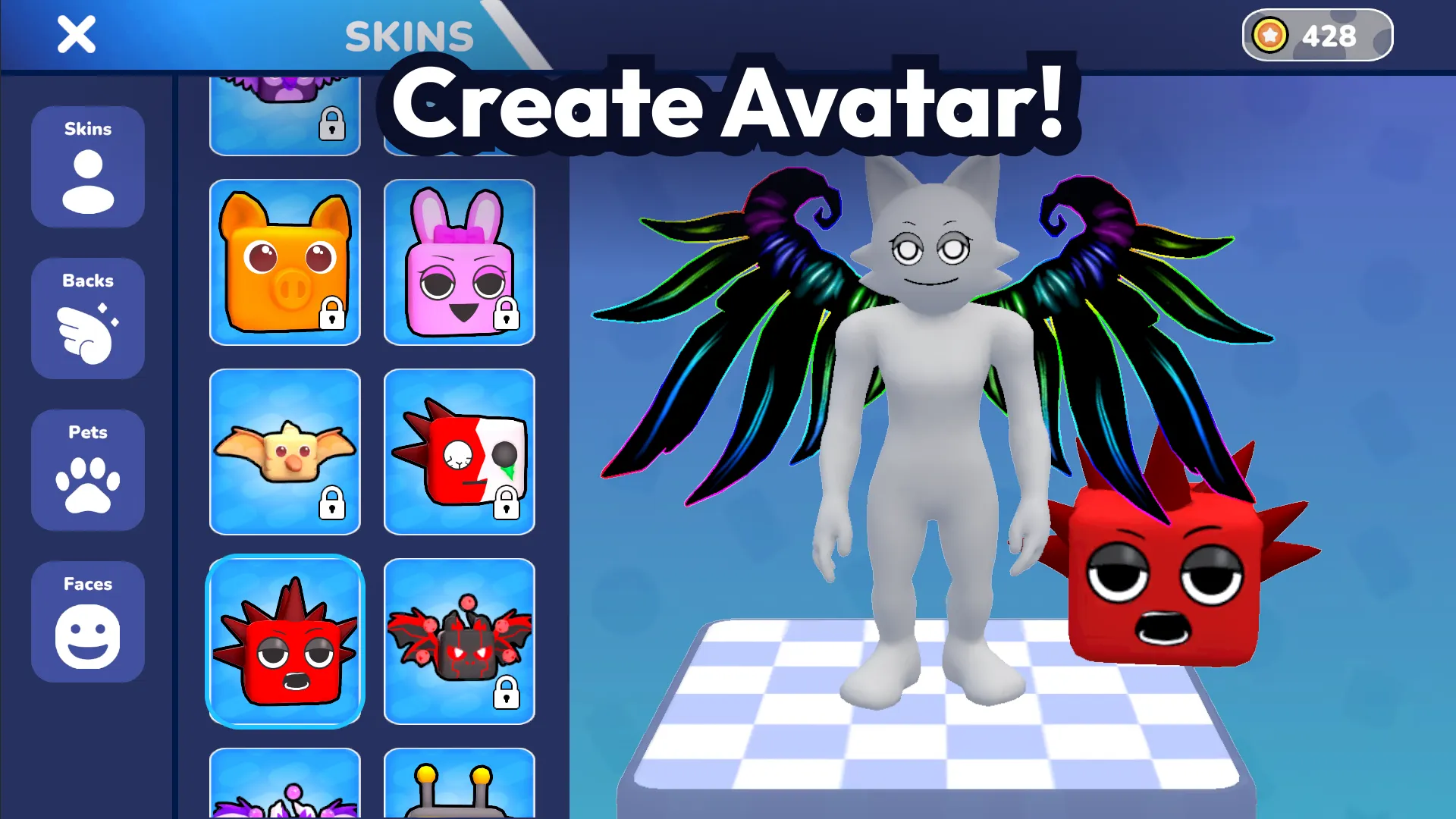Open the Faces smiley icon

[x=87, y=632]
